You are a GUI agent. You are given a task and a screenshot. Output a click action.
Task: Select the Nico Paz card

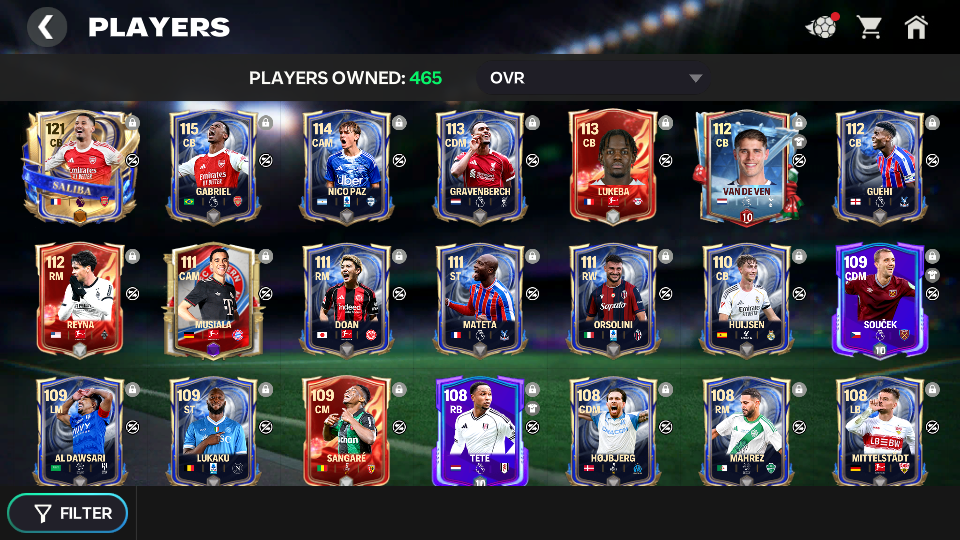(x=347, y=166)
